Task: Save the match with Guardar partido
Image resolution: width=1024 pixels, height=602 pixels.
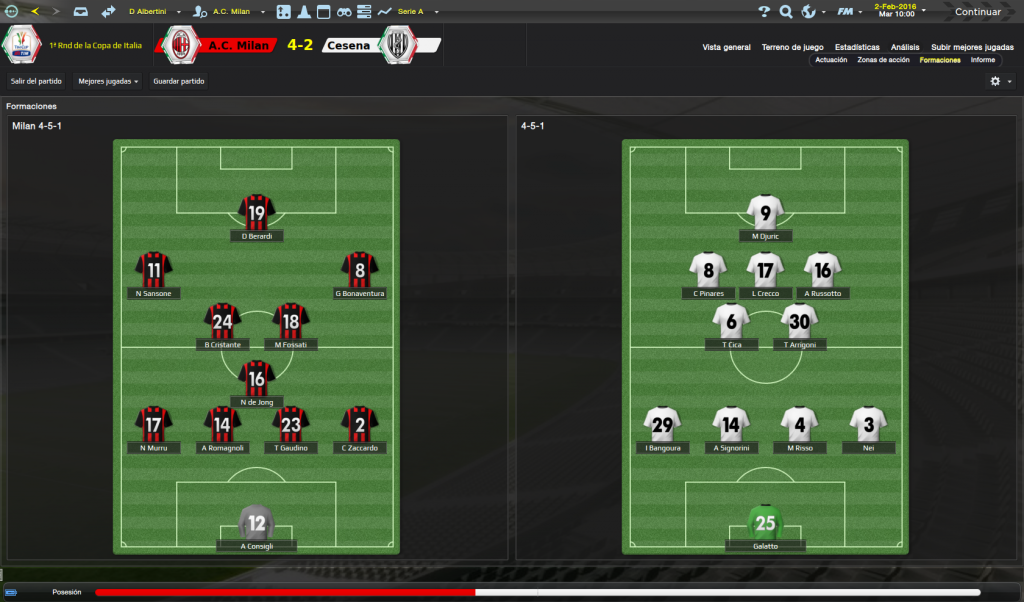Action: 179,81
